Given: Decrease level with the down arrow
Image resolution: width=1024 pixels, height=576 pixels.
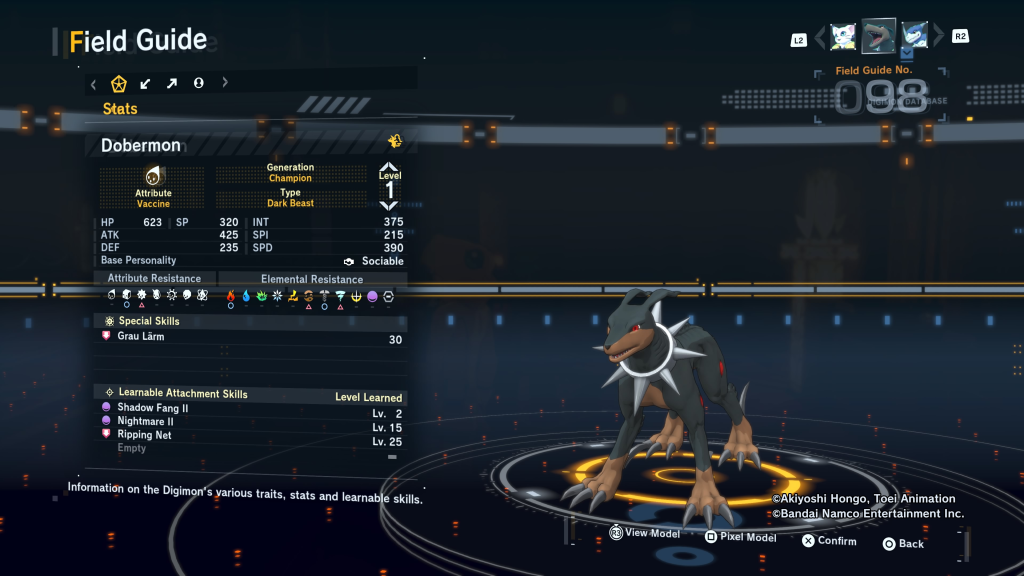Looking at the screenshot, I should pos(390,205).
